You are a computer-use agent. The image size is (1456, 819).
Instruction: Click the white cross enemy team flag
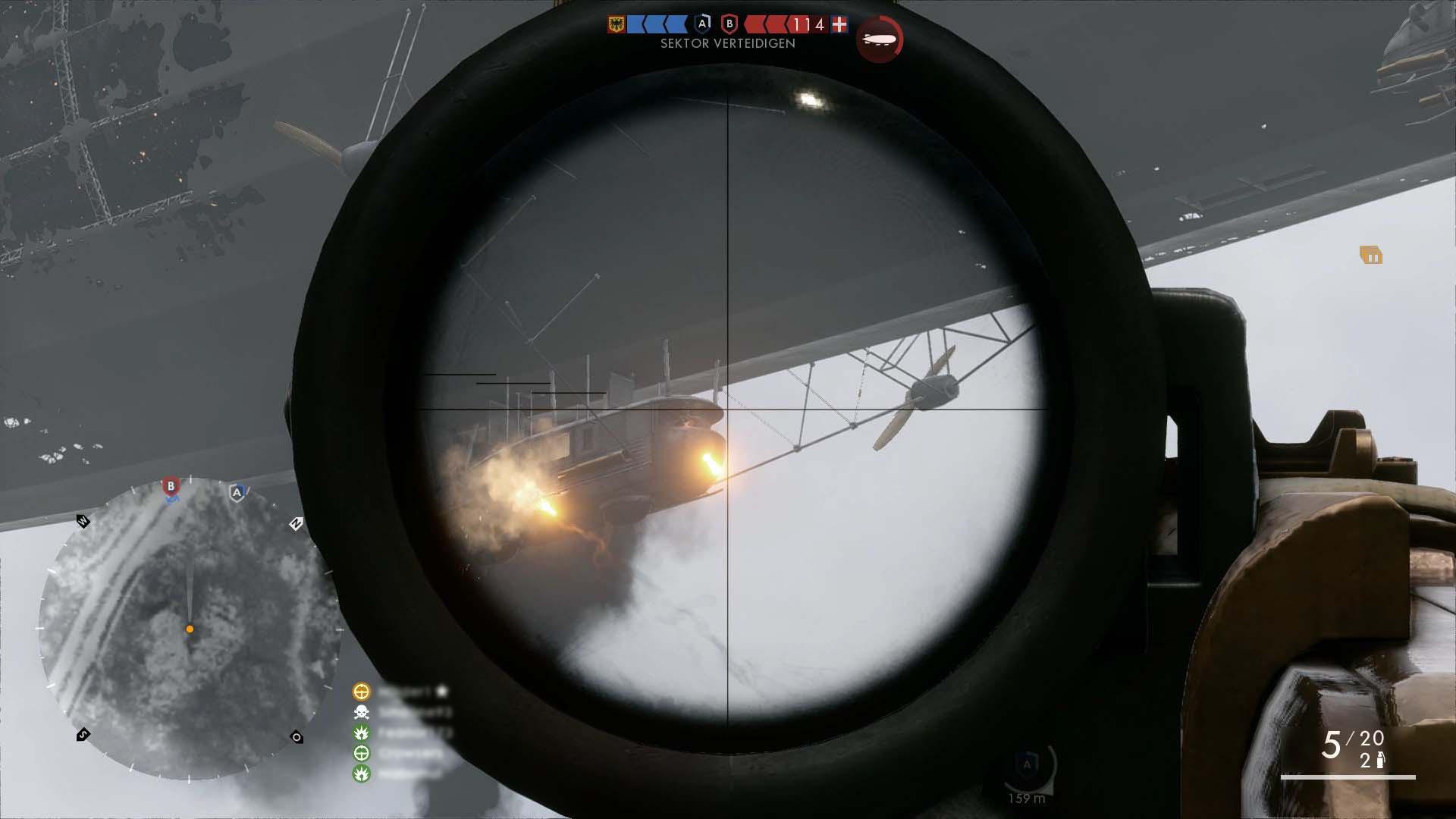pos(839,25)
